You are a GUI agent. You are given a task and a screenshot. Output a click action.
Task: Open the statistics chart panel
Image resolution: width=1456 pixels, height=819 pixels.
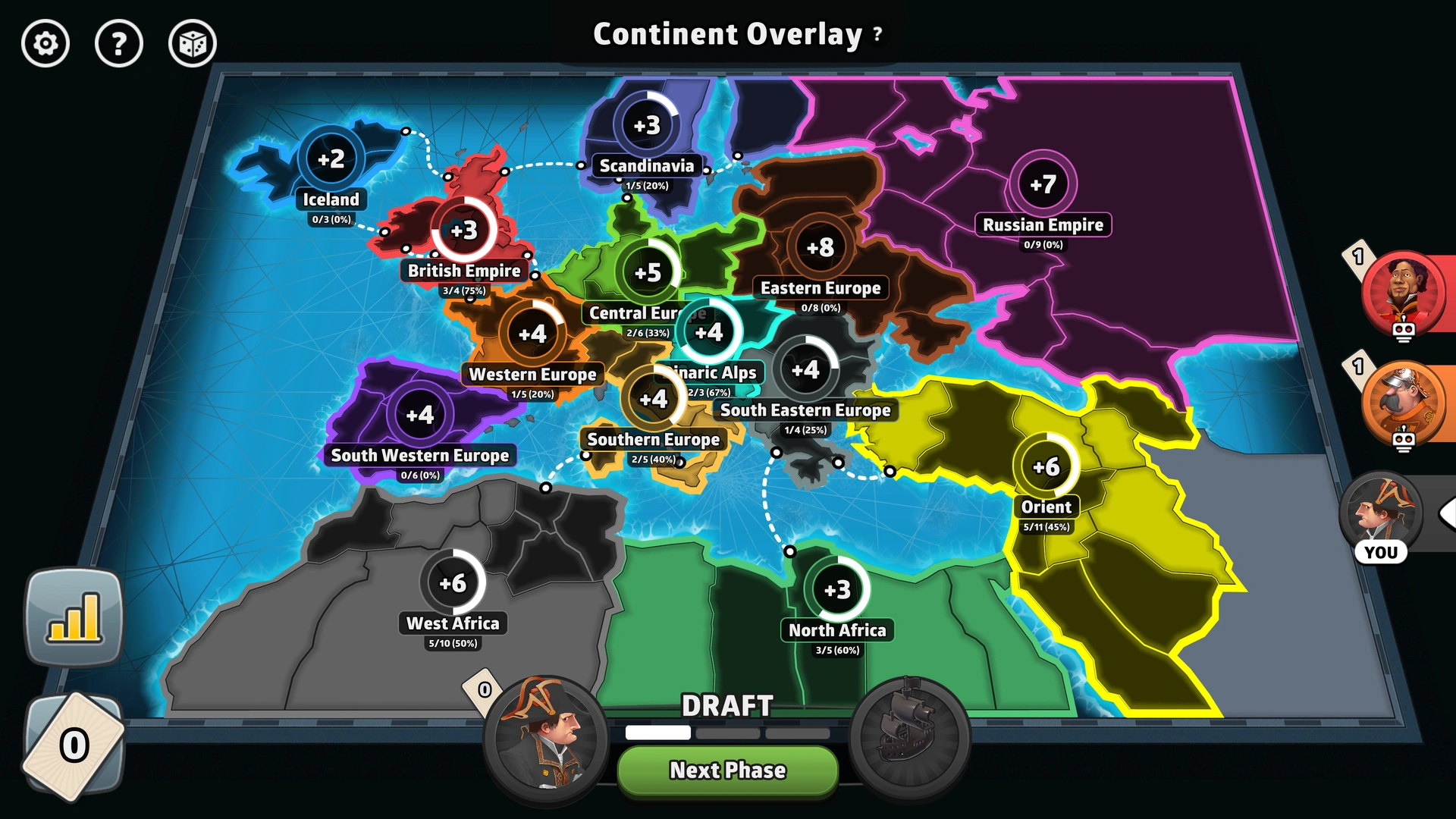[74, 618]
